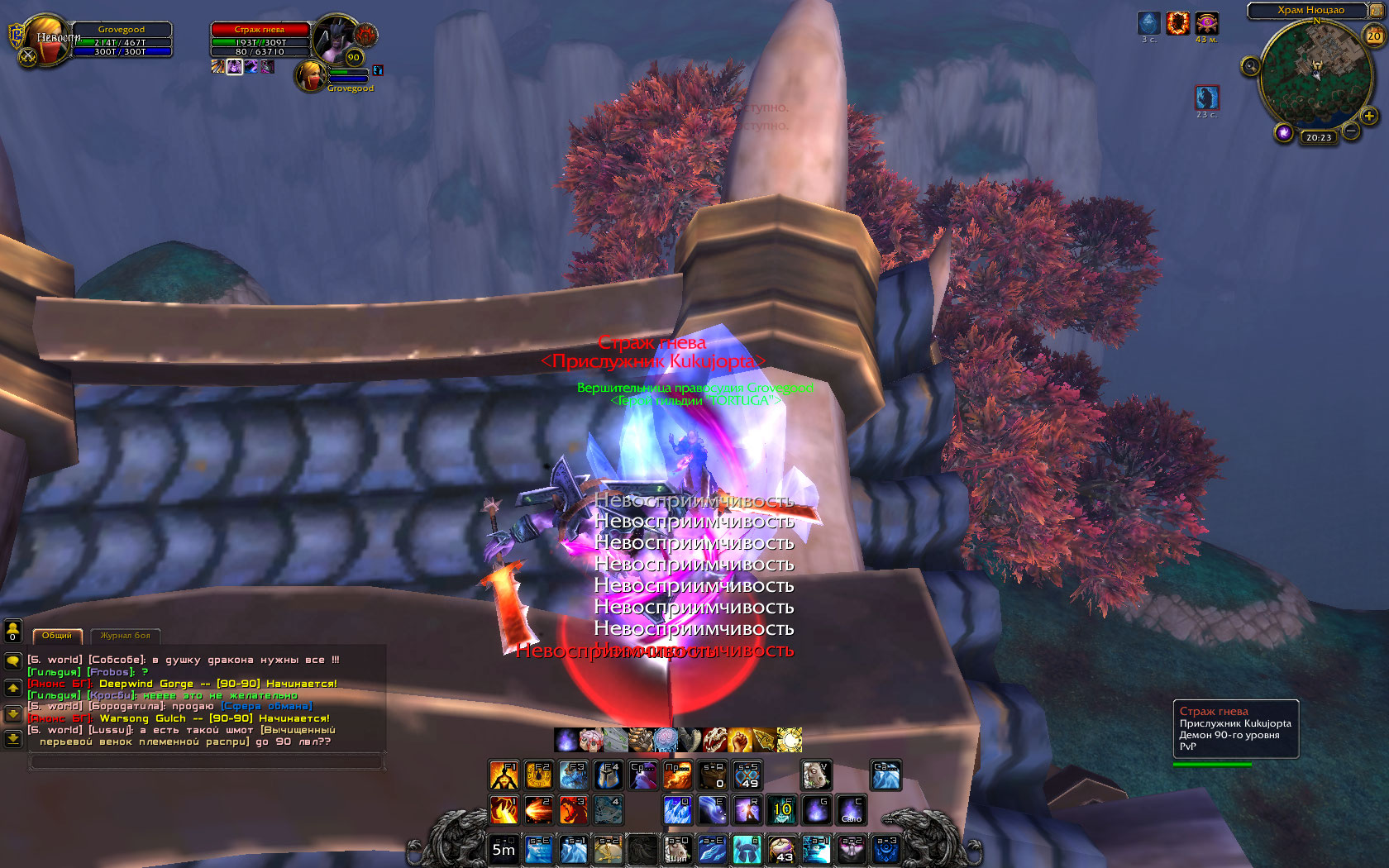The image size is (1389, 868).
Task: Zoom out the minimap with the minus button
Action: (x=1350, y=131)
